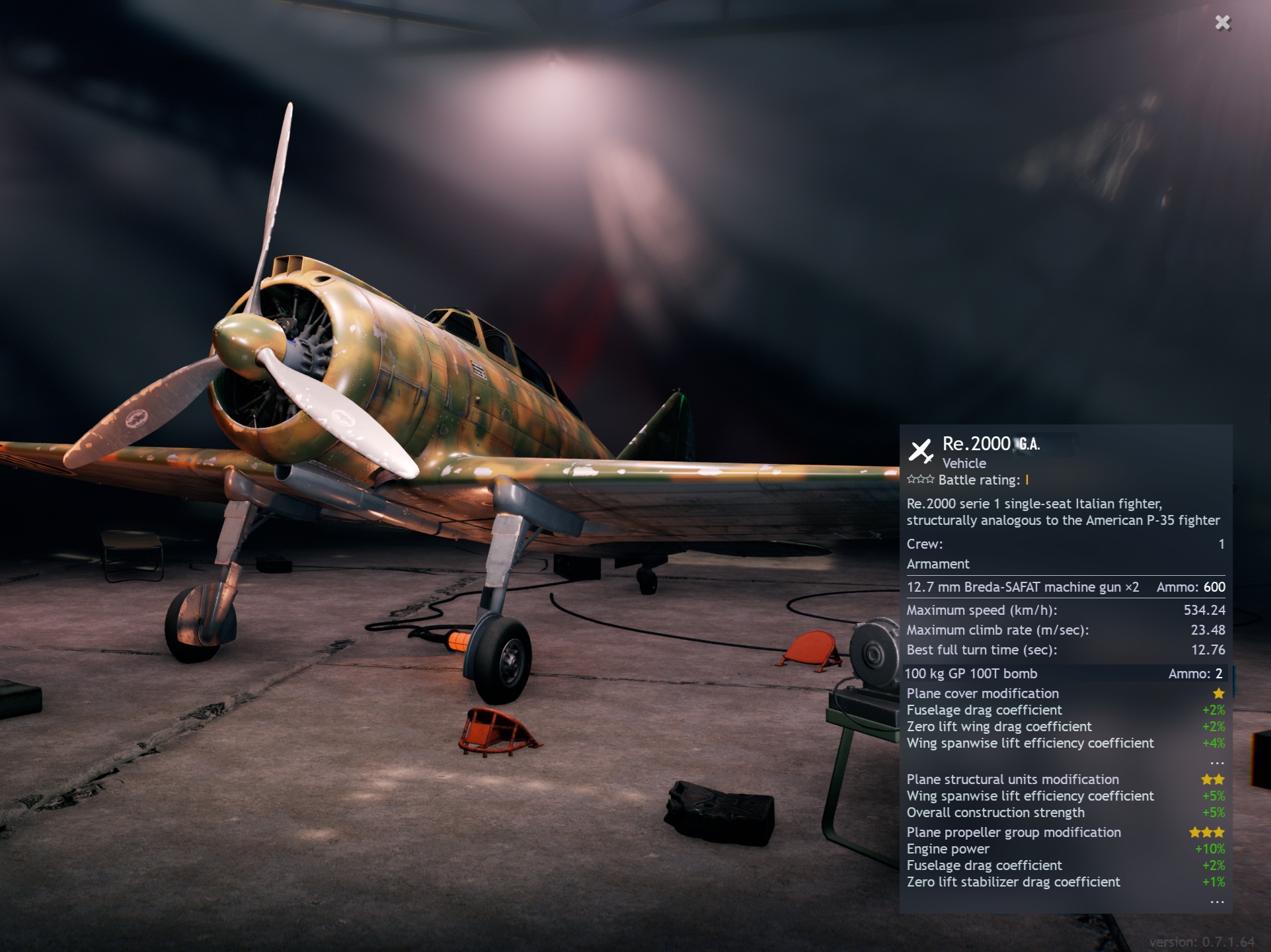1271x952 pixels.
Task: Select the 100 kg GP 100T bomb row
Action: 1064,674
